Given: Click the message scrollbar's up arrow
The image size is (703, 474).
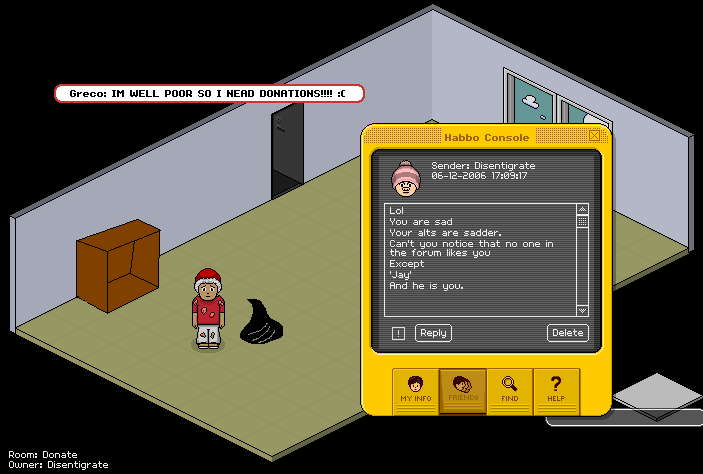Looking at the screenshot, I should coord(583,209).
